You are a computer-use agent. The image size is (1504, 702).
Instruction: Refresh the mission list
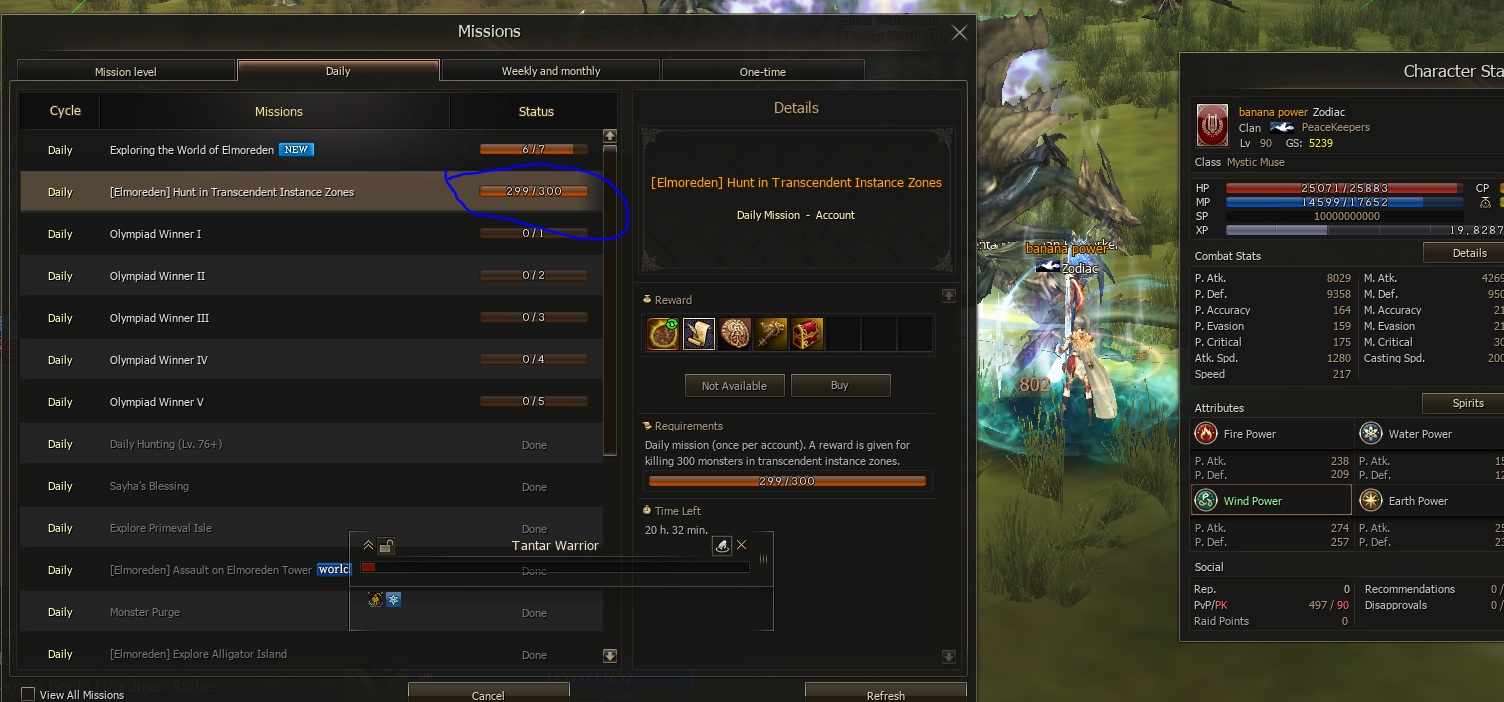click(x=885, y=694)
